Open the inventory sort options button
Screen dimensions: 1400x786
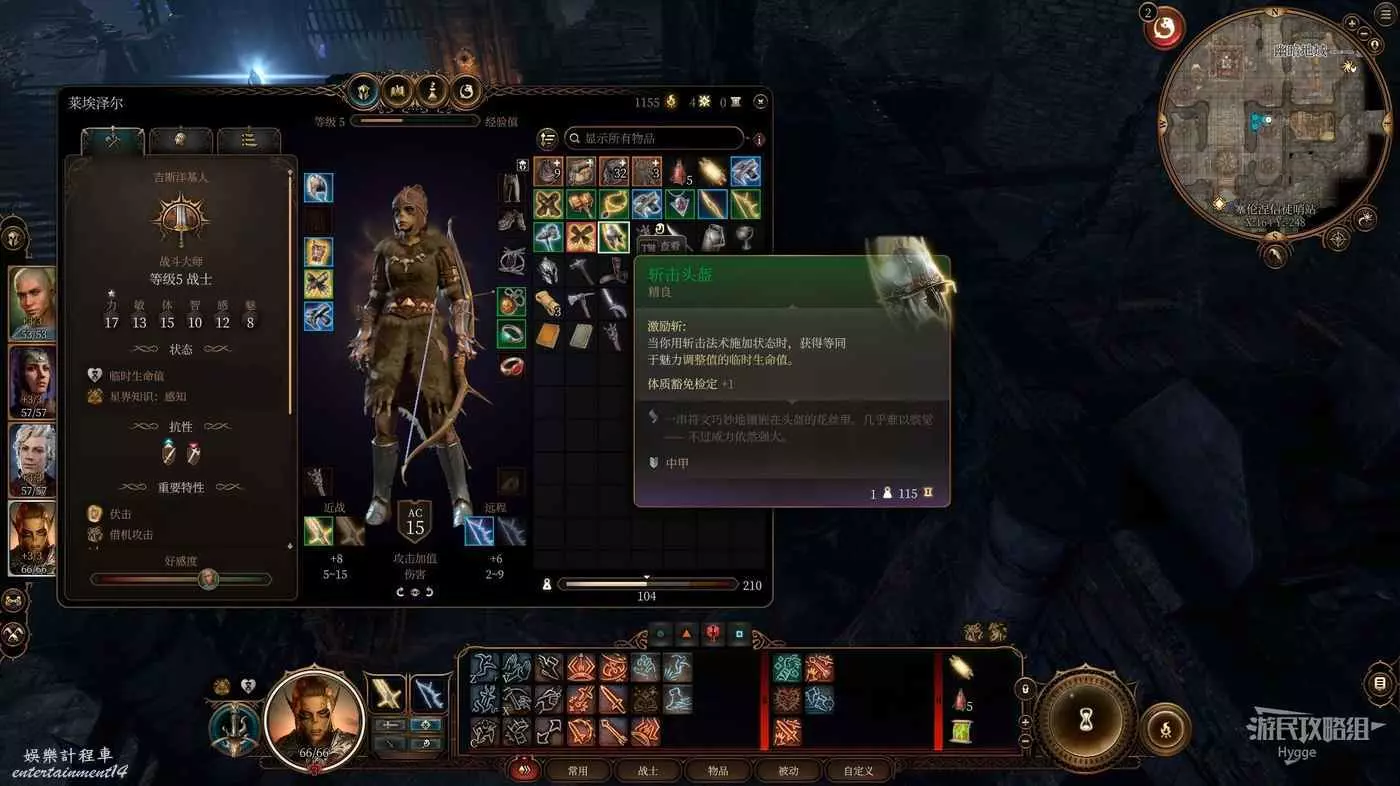547,138
